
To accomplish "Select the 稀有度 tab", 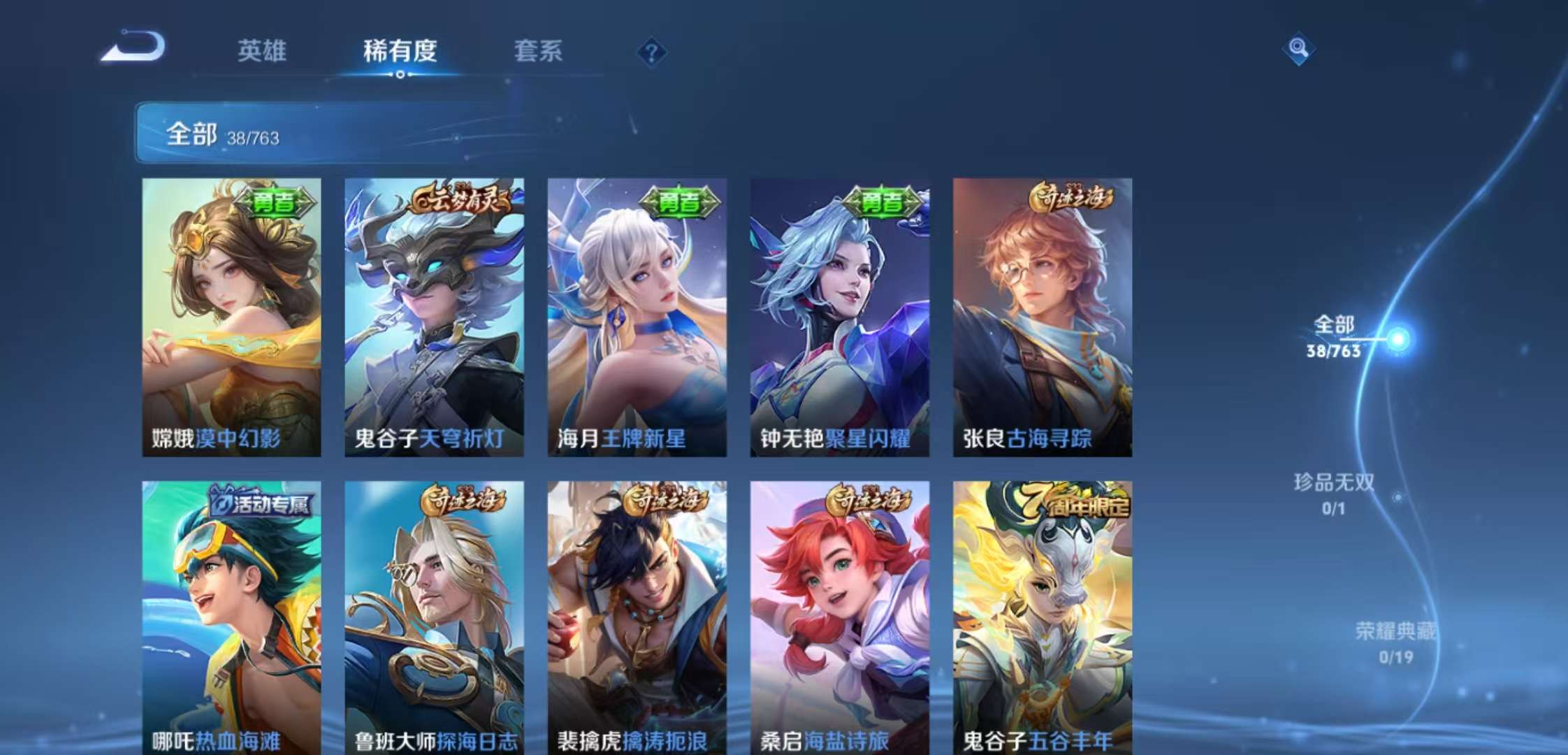I will point(399,52).
